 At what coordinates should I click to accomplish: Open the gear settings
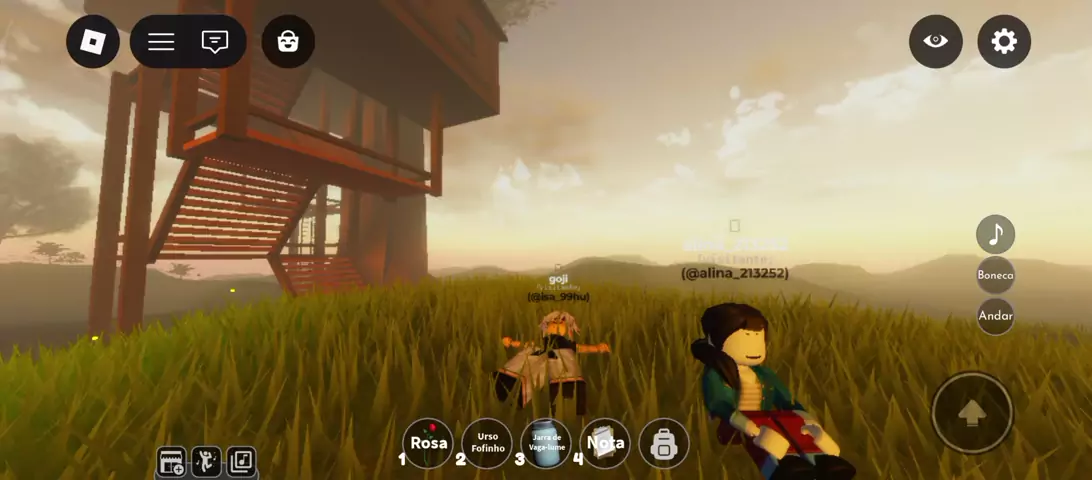coord(1003,41)
